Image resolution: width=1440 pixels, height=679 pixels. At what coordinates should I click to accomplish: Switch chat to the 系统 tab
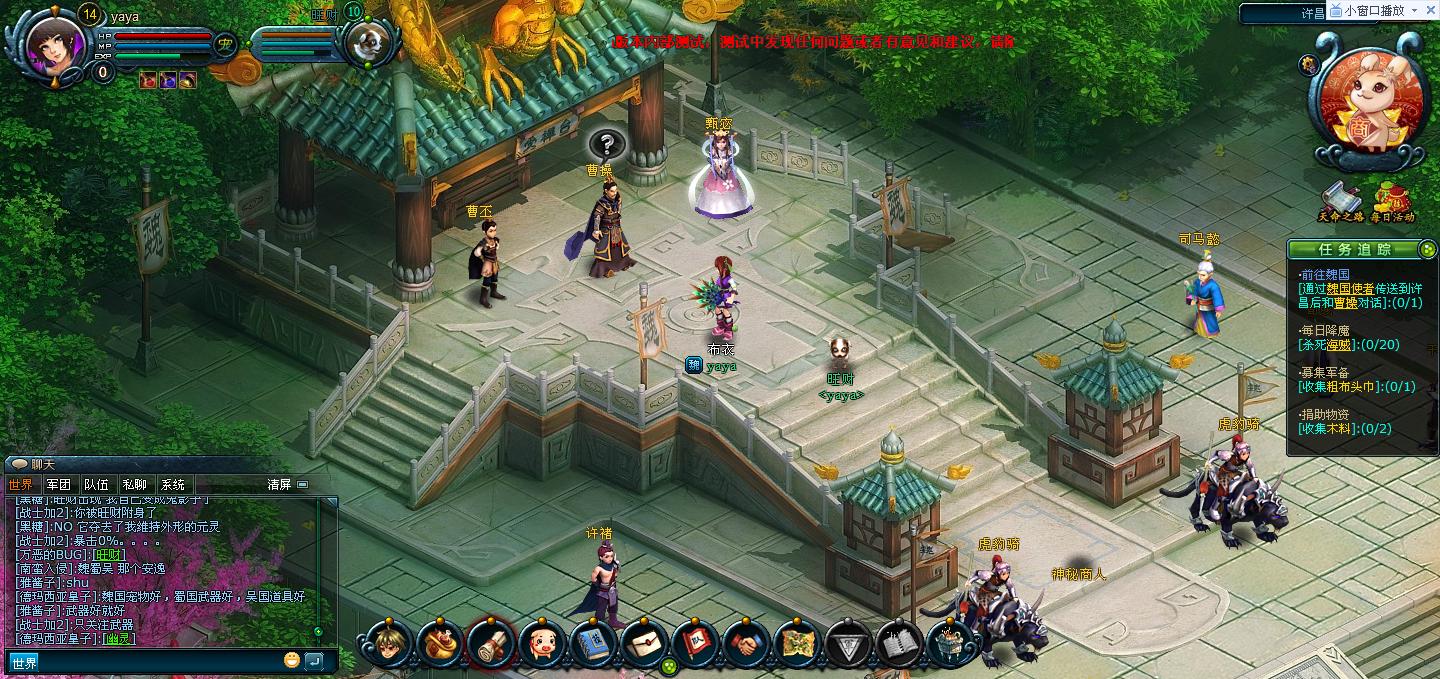click(x=172, y=485)
